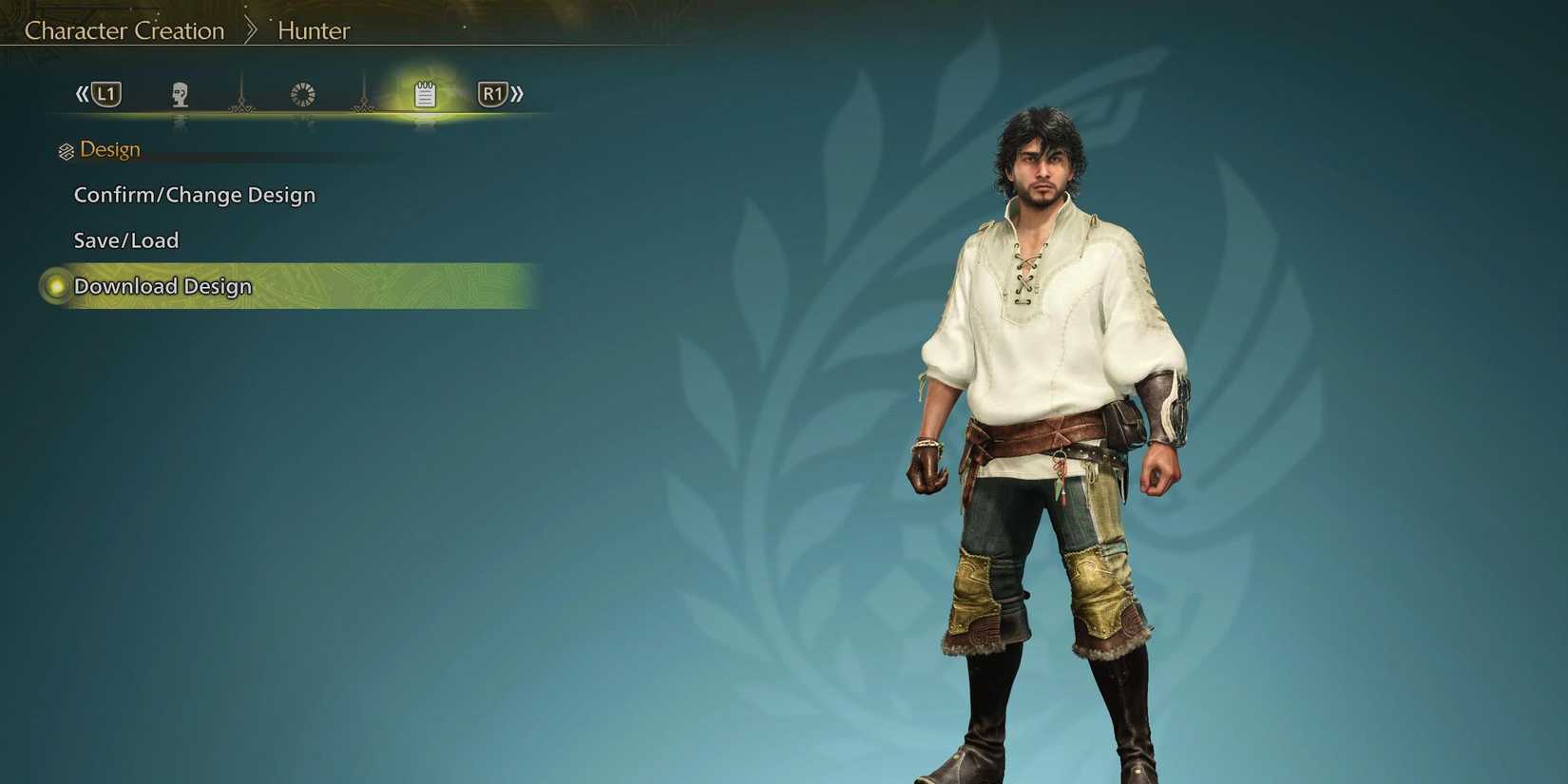Select the notepad Design tab icon
The height and width of the screenshot is (784, 1568).
pos(424,92)
